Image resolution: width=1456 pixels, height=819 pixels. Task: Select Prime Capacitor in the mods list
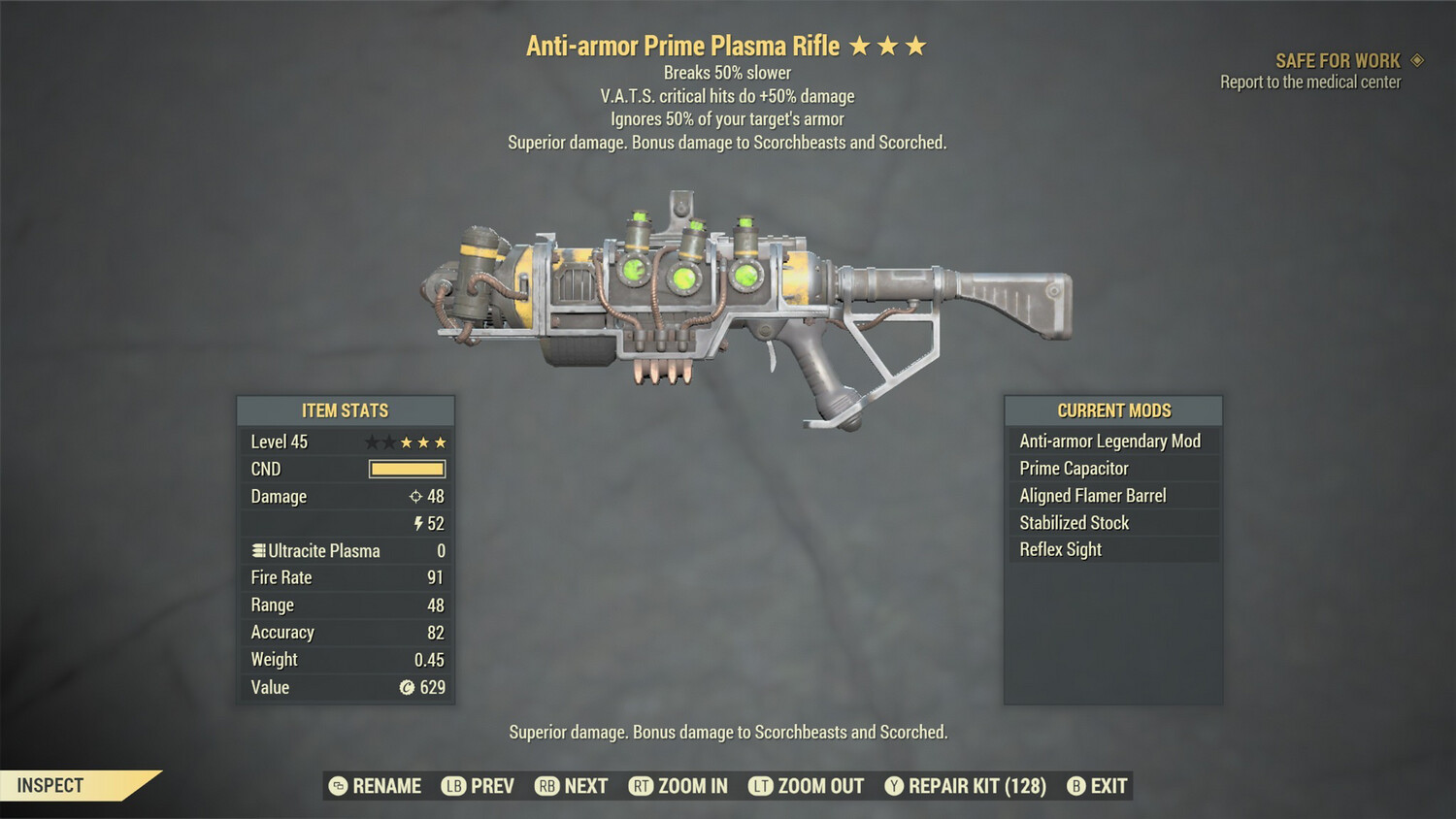[x=1073, y=468]
